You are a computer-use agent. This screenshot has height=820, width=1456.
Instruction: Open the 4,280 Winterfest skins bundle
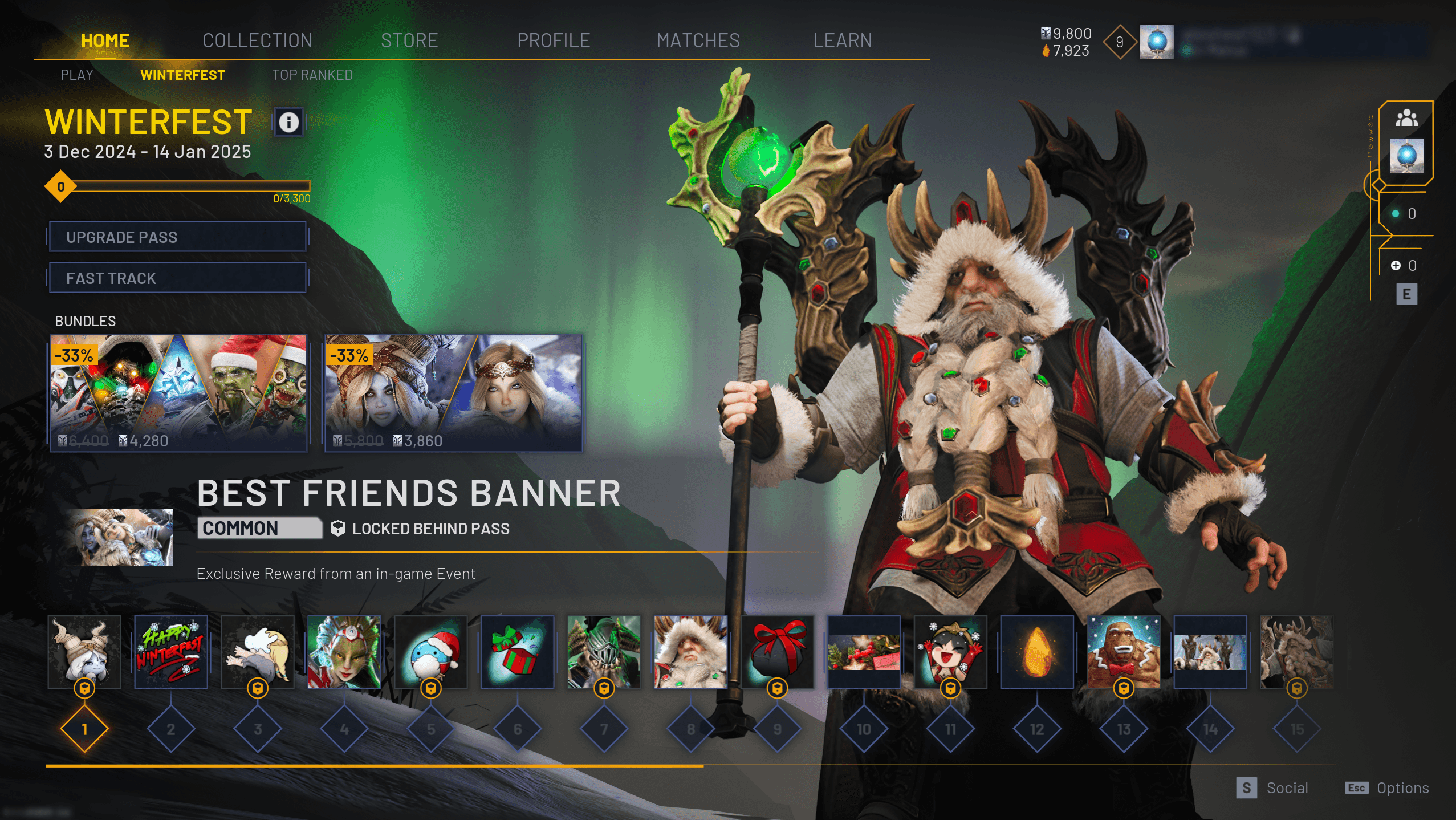click(178, 393)
